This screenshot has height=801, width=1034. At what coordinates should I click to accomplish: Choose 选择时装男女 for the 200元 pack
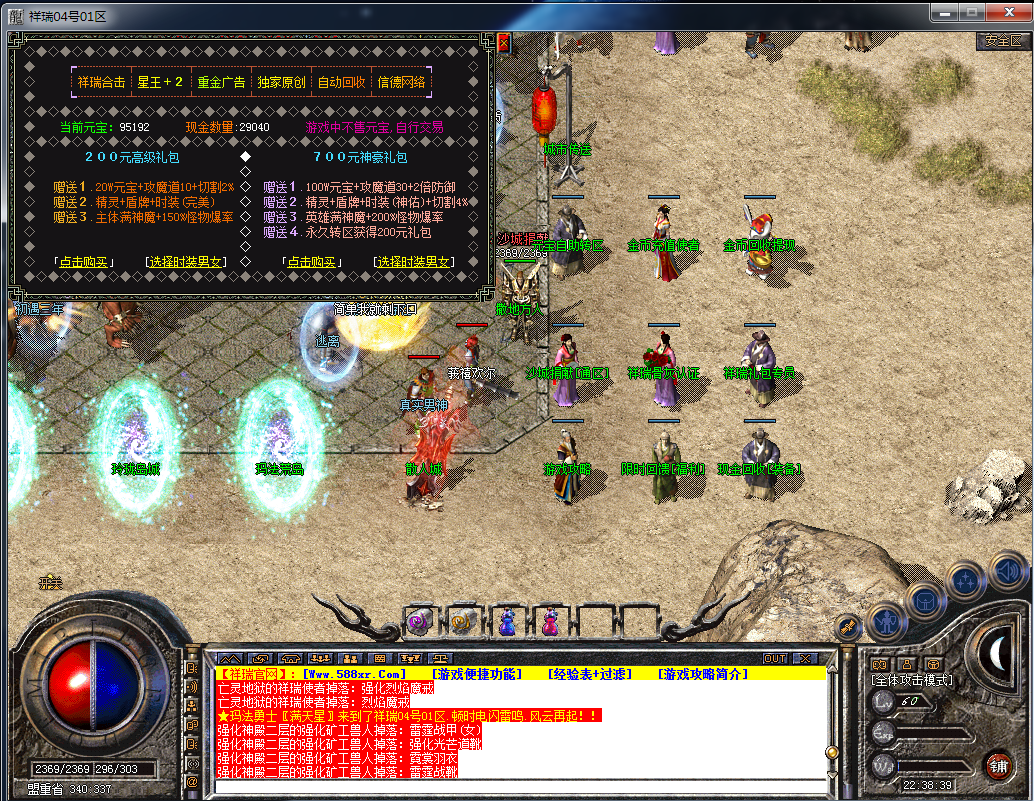click(186, 262)
